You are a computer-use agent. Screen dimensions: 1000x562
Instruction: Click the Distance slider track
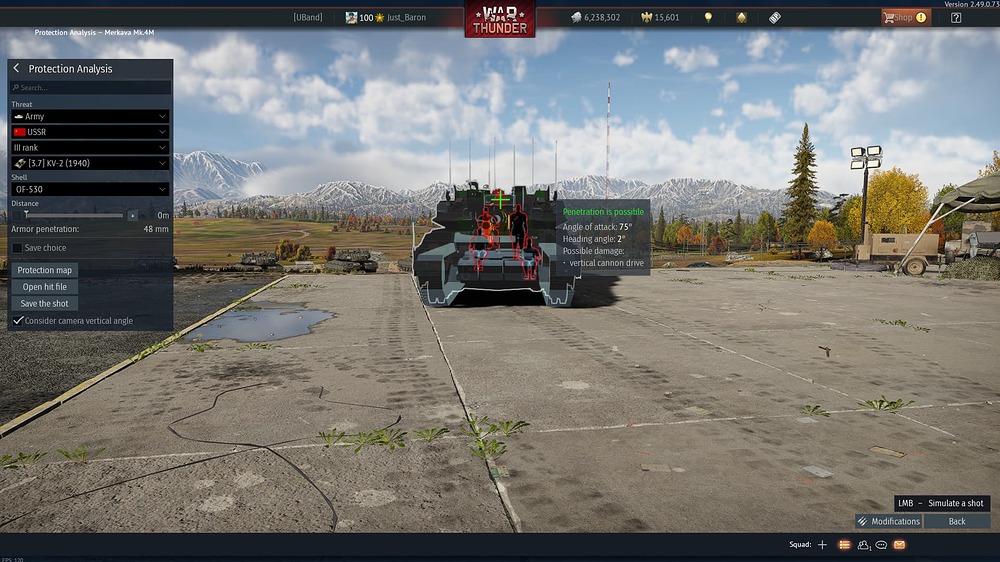tap(75, 215)
